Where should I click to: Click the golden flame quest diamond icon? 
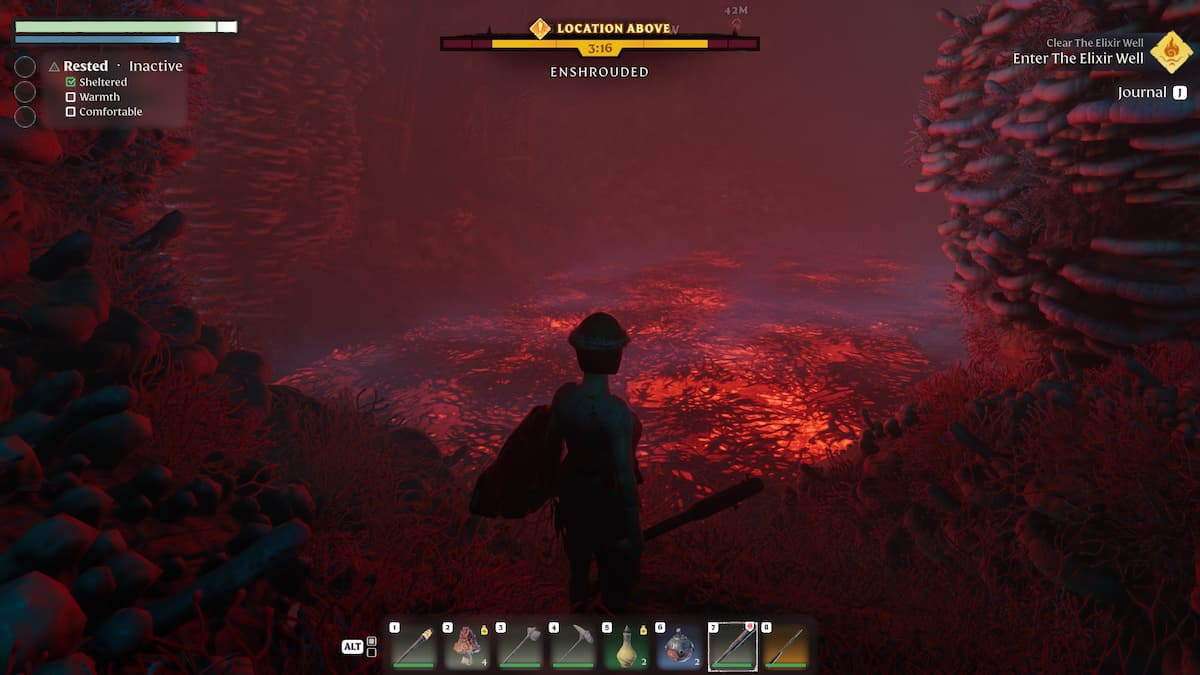point(1170,51)
